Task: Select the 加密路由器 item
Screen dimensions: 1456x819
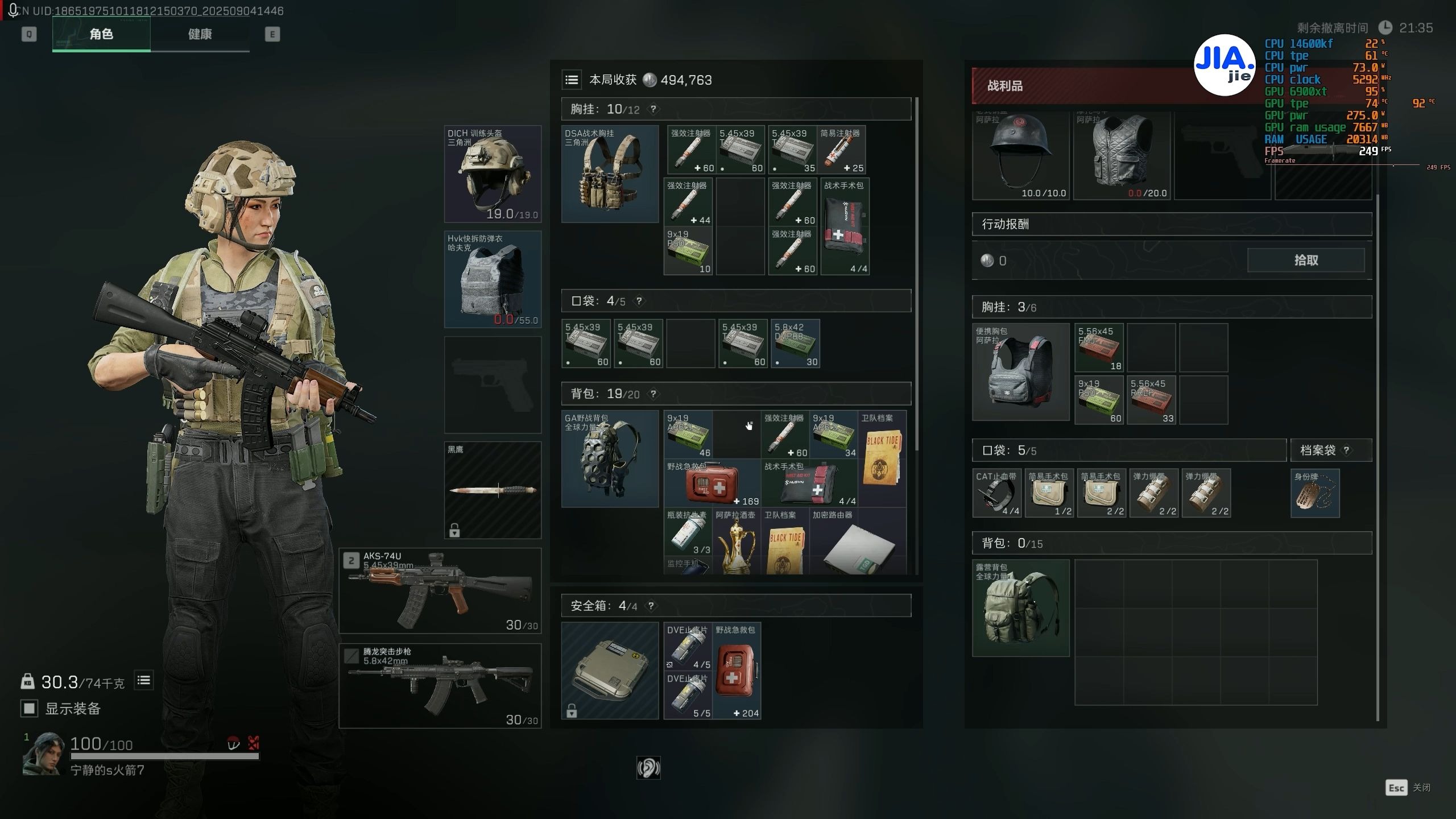Action: [x=858, y=541]
